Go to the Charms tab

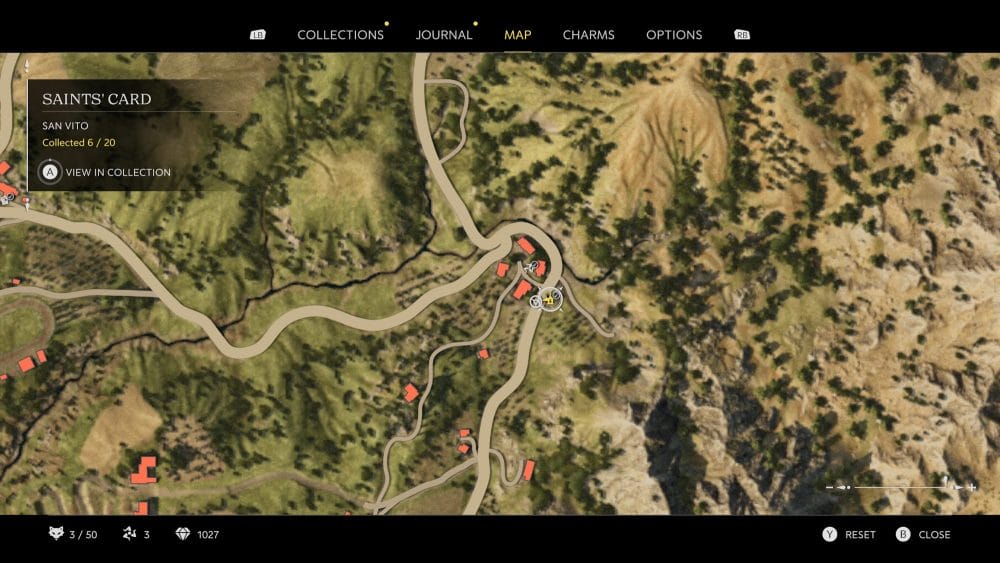point(588,35)
